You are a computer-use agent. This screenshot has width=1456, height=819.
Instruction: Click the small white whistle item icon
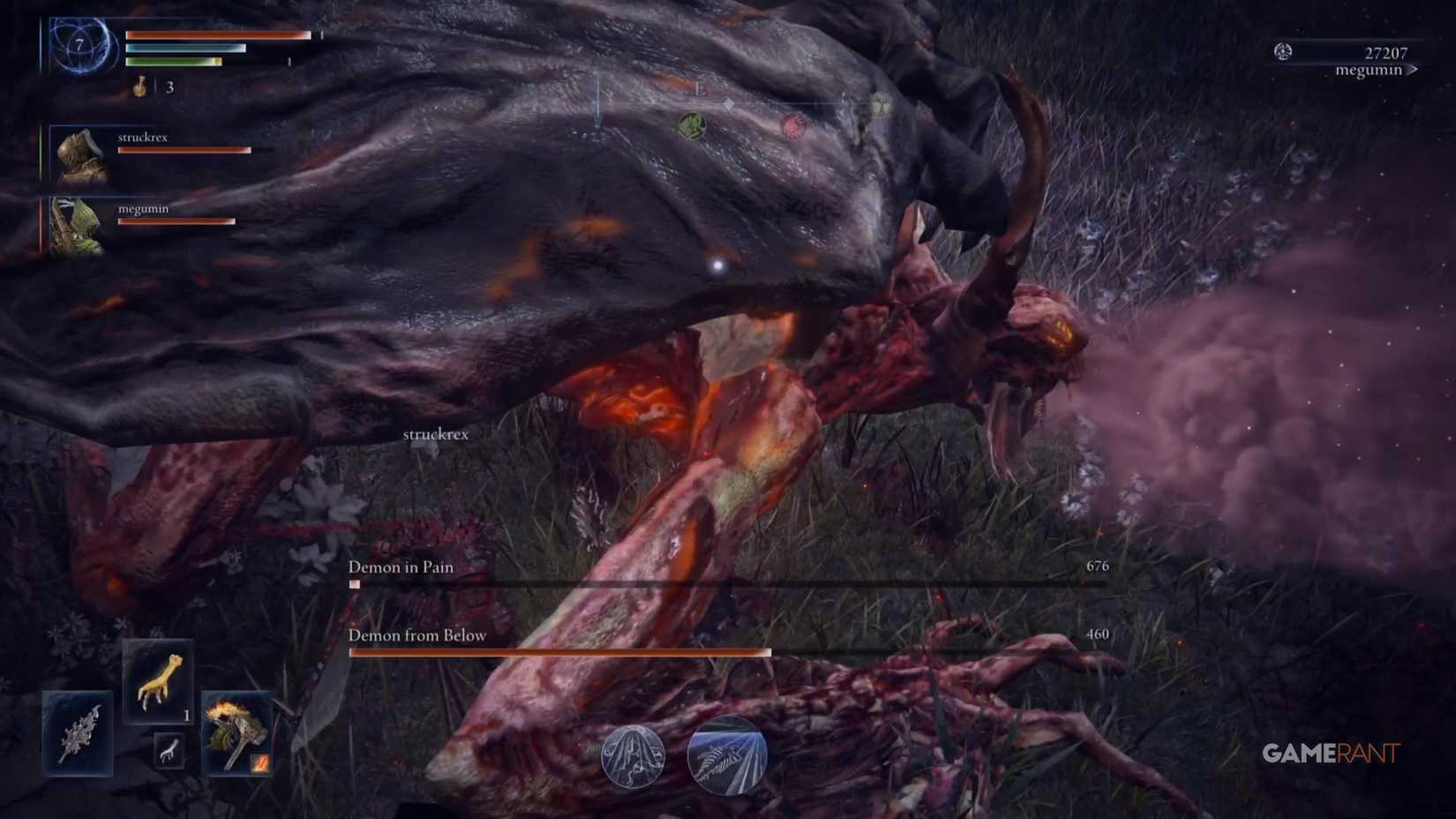(168, 750)
